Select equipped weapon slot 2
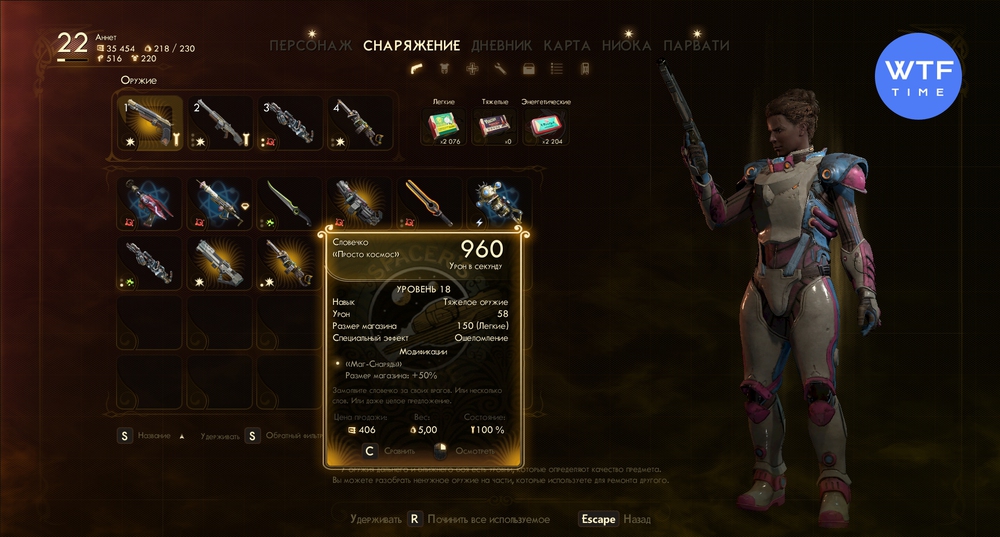 click(220, 124)
